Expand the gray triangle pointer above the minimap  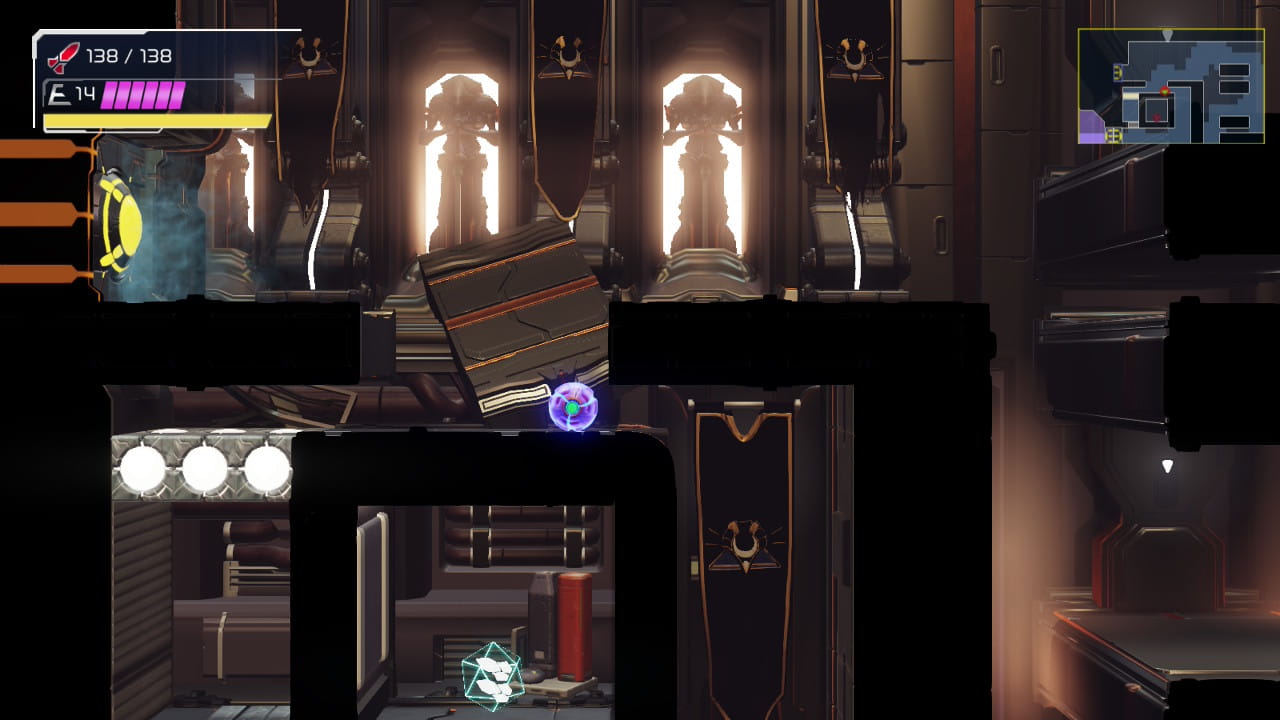tap(1167, 35)
